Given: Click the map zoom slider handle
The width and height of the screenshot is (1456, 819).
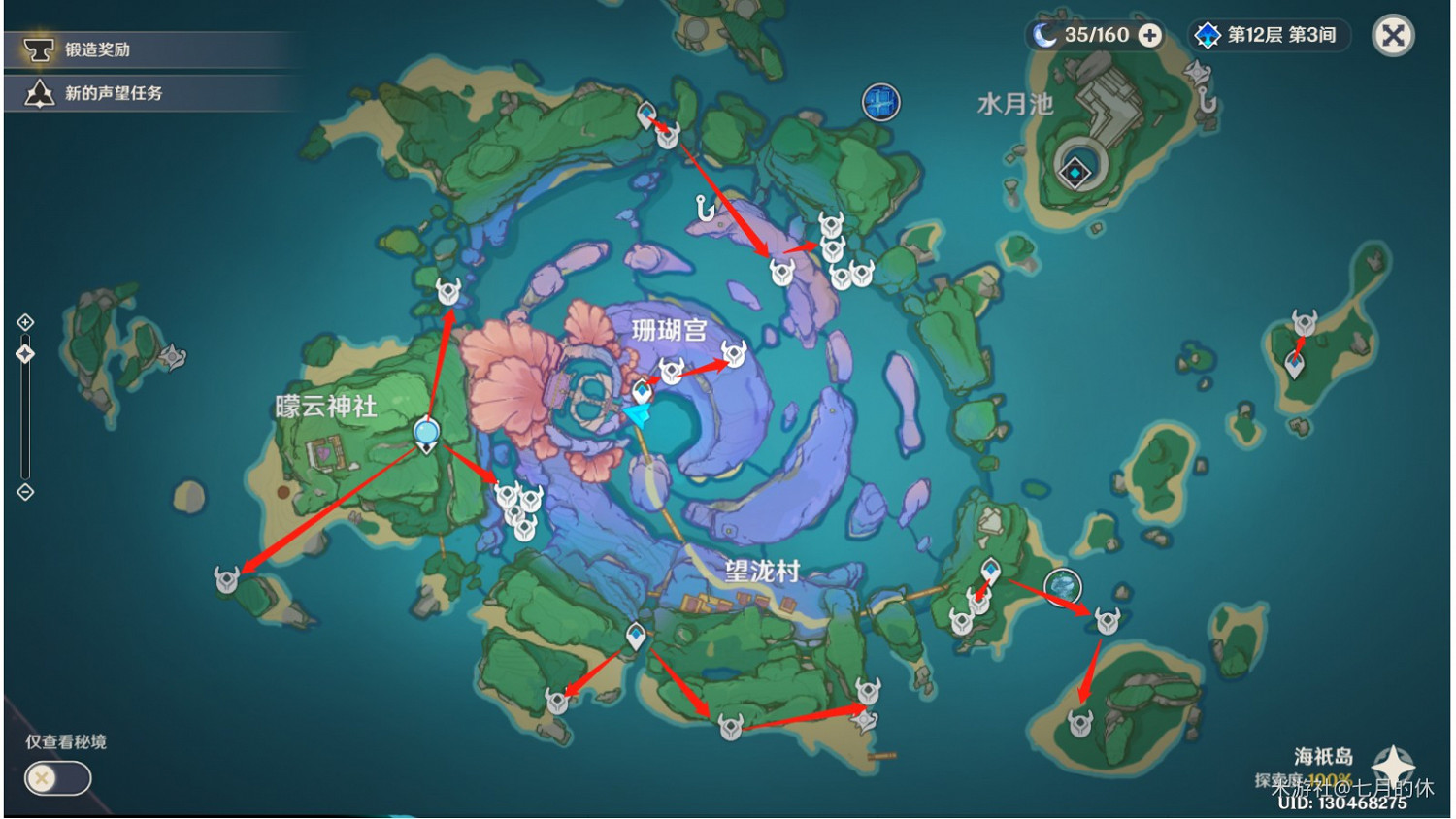Looking at the screenshot, I should click(x=23, y=353).
